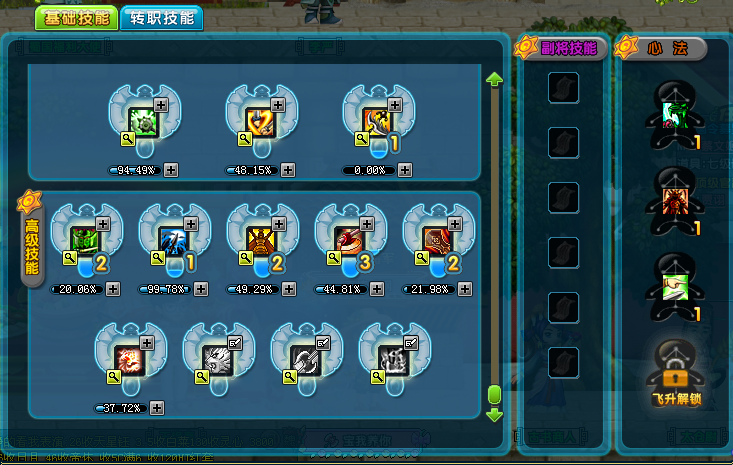Choose the golden warrior skill icon
The height and width of the screenshot is (465, 733).
261,240
